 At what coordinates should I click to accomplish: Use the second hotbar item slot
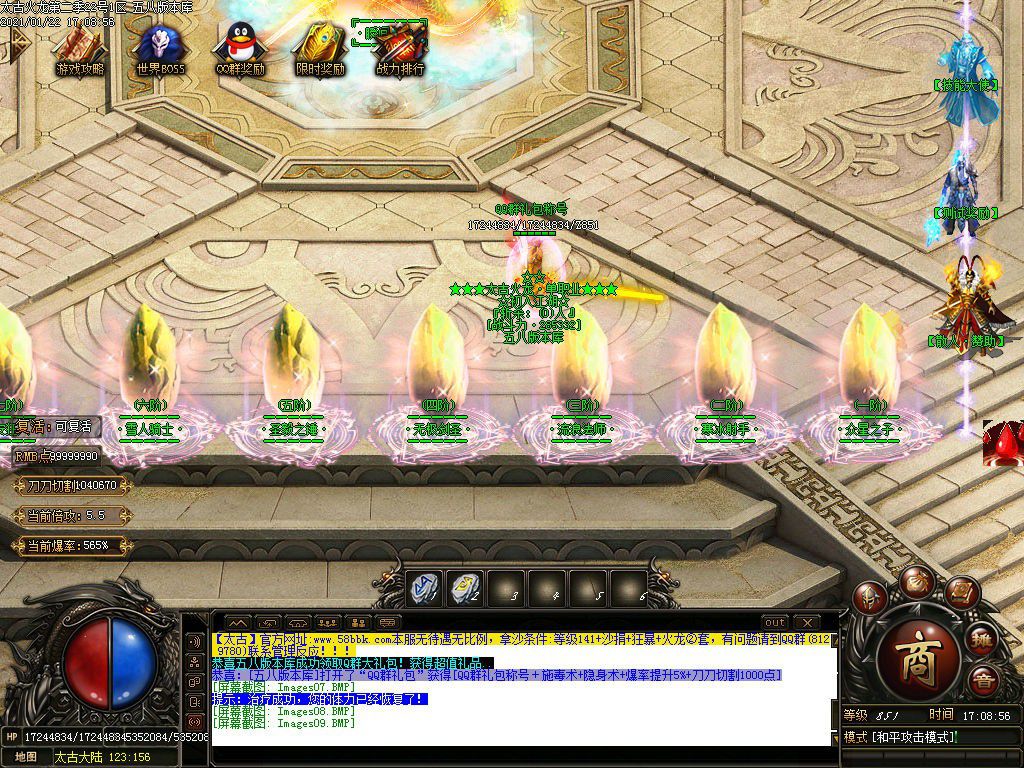click(x=465, y=588)
